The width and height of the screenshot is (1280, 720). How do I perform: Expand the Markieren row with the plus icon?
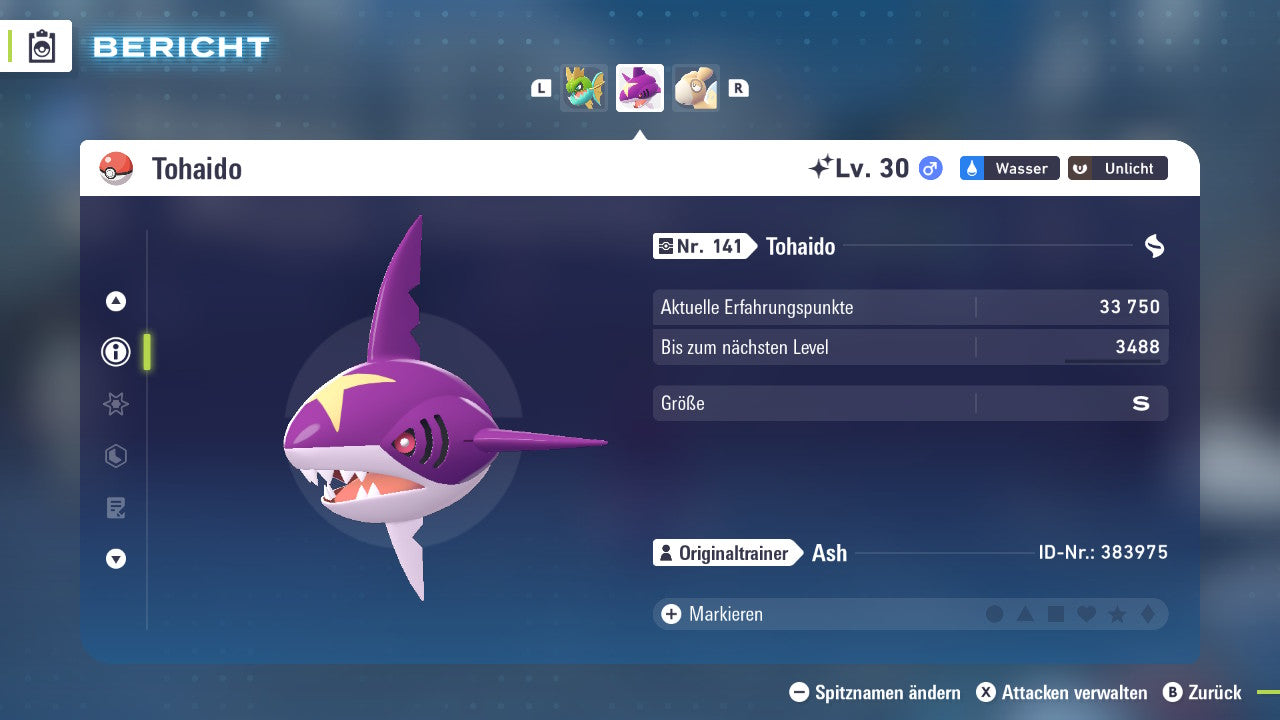click(x=669, y=614)
